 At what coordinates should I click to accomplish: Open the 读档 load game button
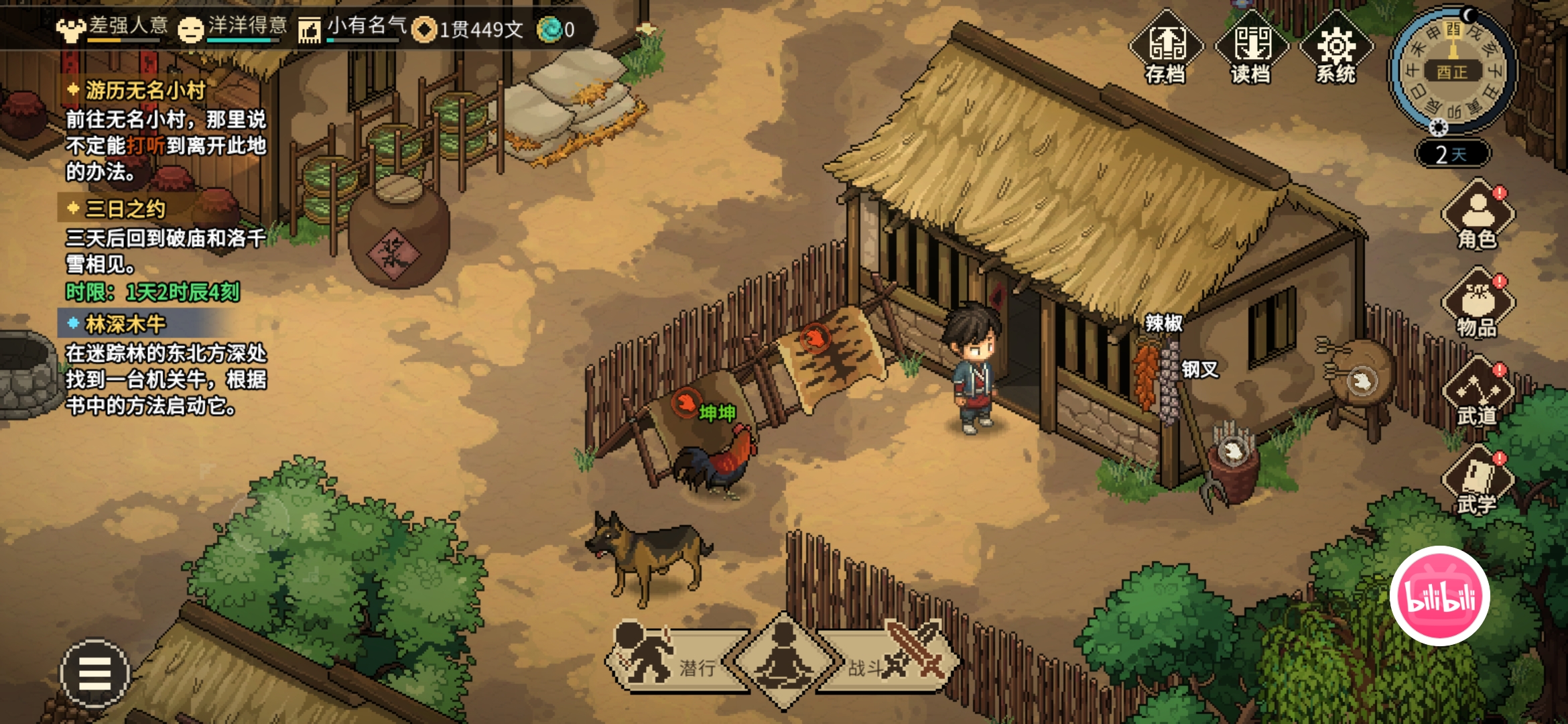coord(1251,48)
